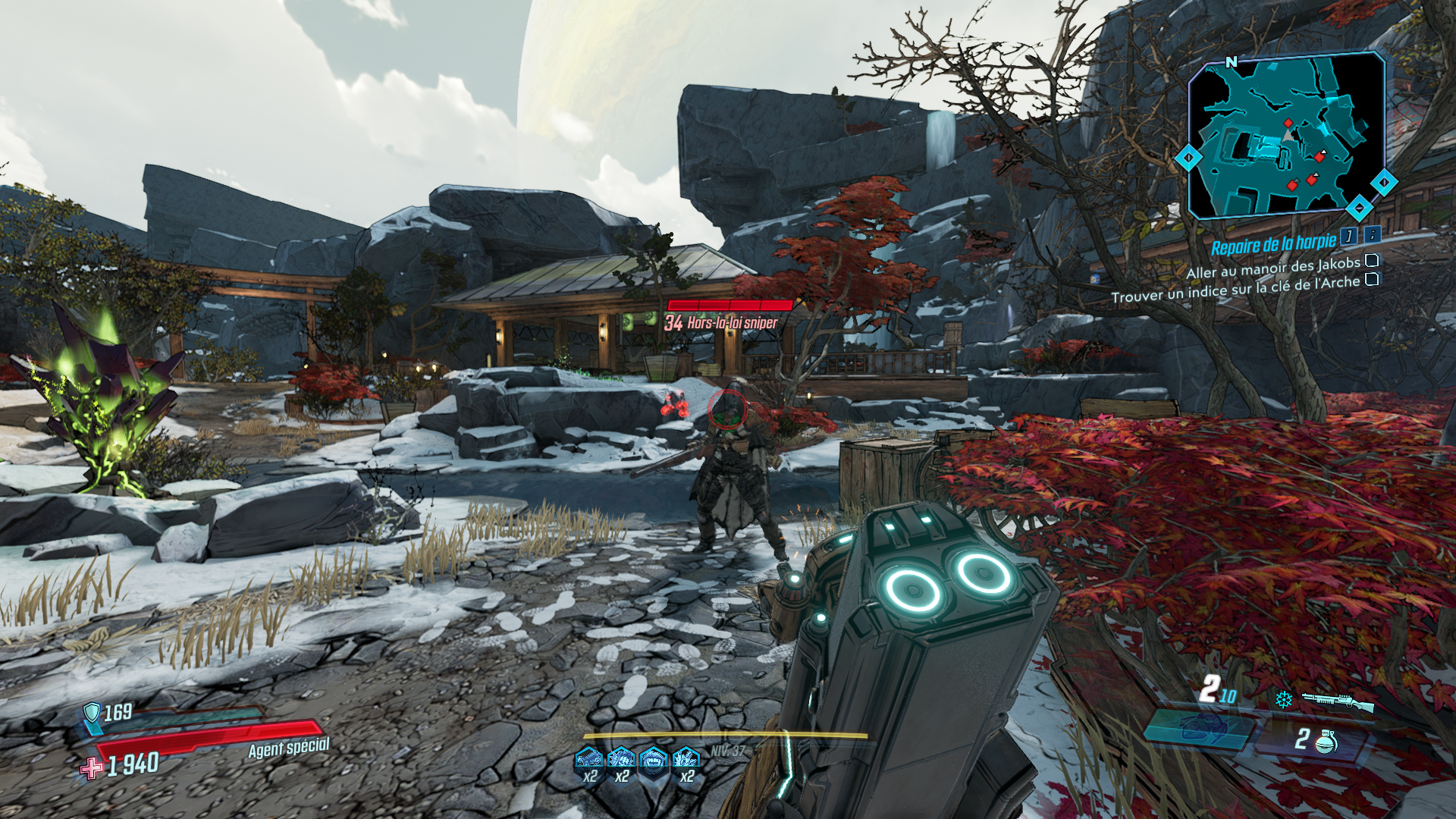
Task: Click the grenade icon
Action: tap(1326, 741)
